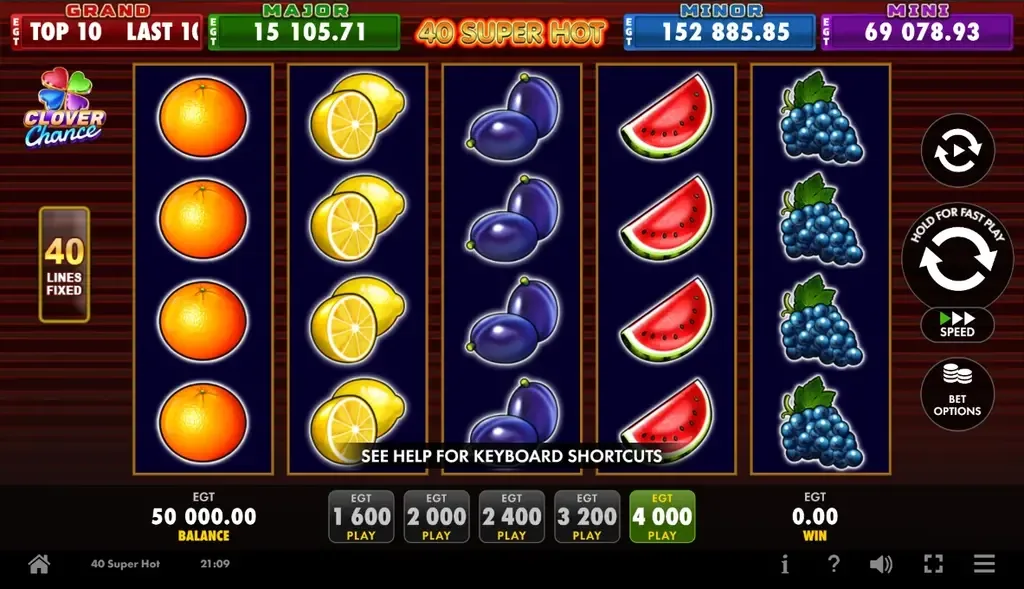Enter fullscreen mode
Screen dimensions: 1024x589
pos(933,564)
